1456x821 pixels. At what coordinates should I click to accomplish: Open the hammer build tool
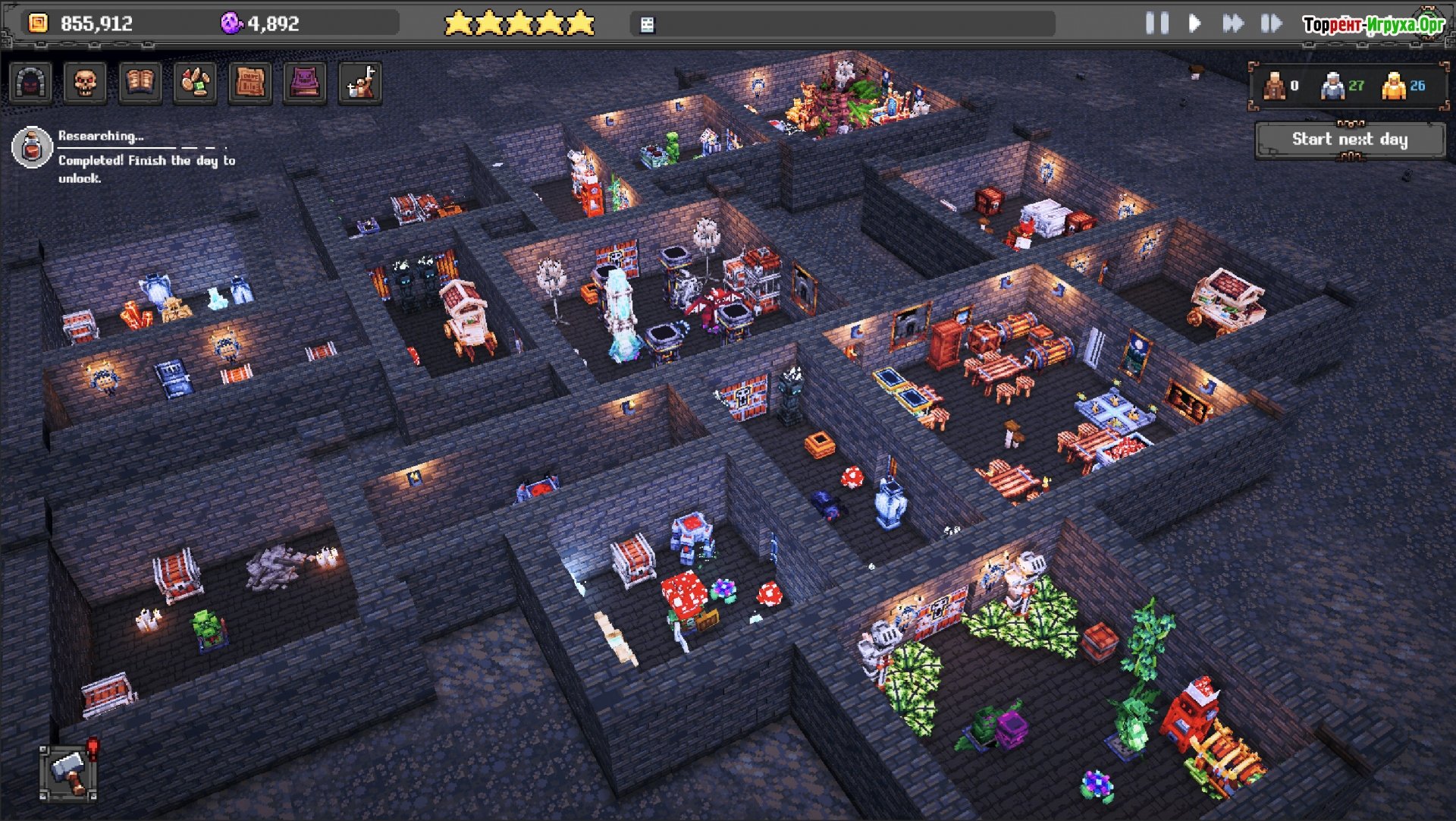click(68, 772)
